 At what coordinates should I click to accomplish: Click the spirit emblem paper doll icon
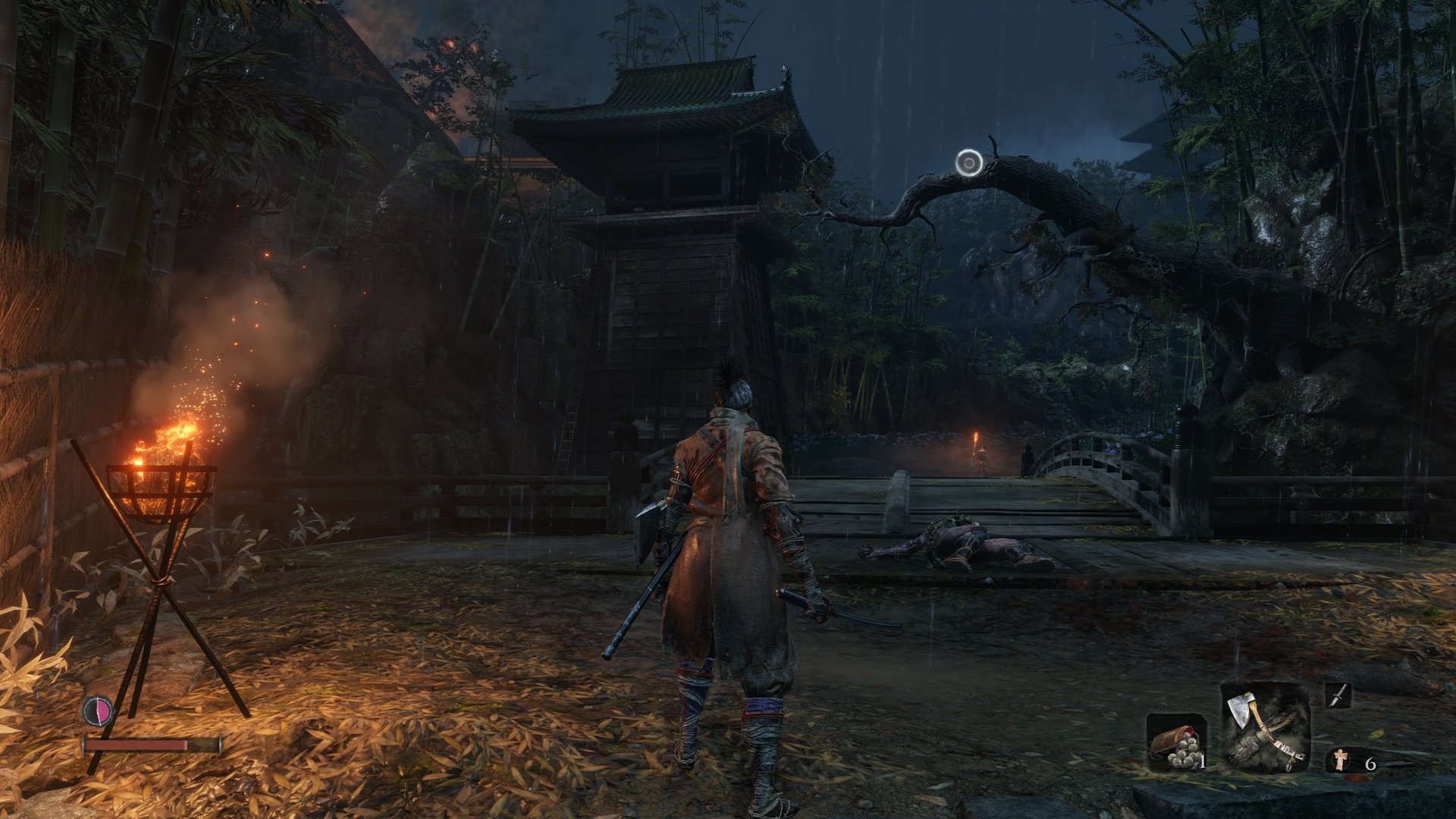[1341, 760]
